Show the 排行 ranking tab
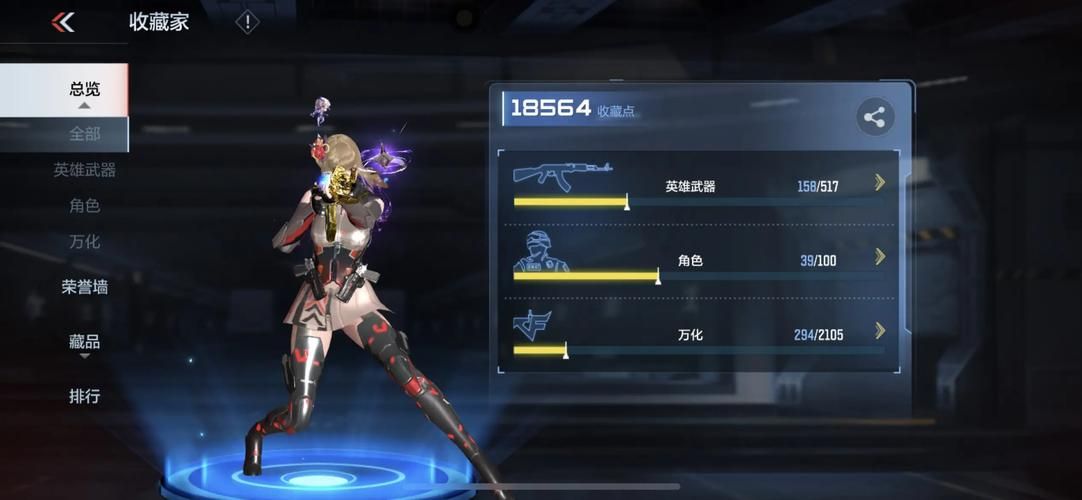The width and height of the screenshot is (1082, 500). click(84, 396)
